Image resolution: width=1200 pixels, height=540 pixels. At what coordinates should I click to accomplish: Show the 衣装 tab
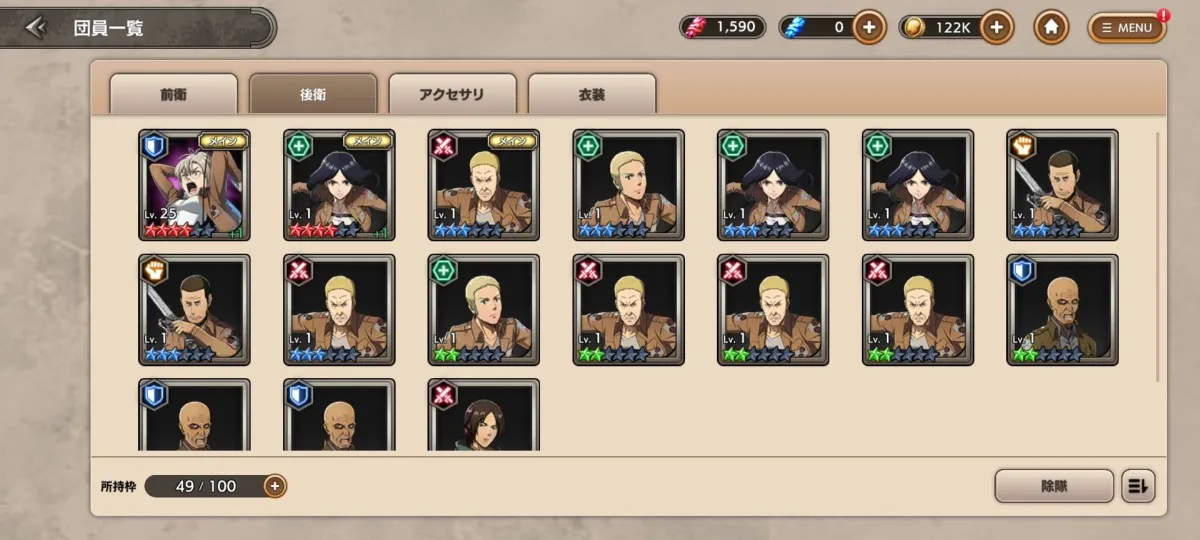(592, 94)
